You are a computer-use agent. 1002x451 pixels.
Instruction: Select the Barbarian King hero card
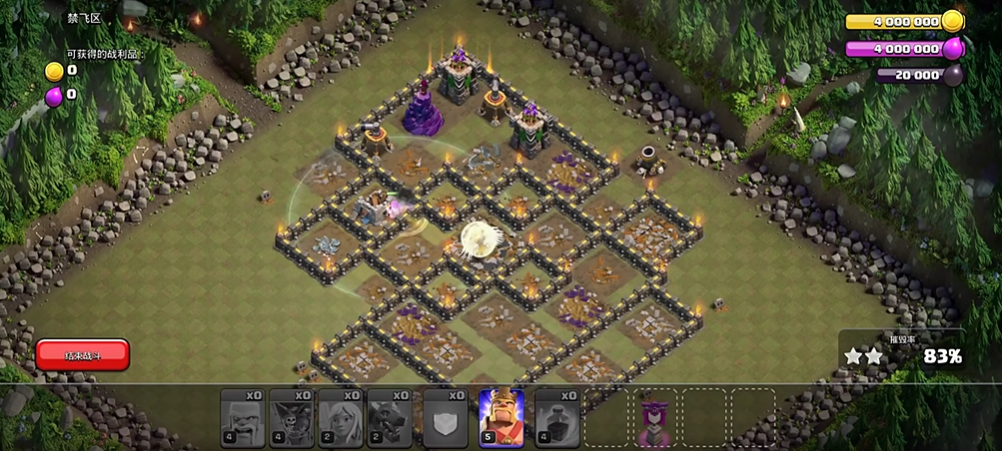pyautogui.click(x=501, y=417)
